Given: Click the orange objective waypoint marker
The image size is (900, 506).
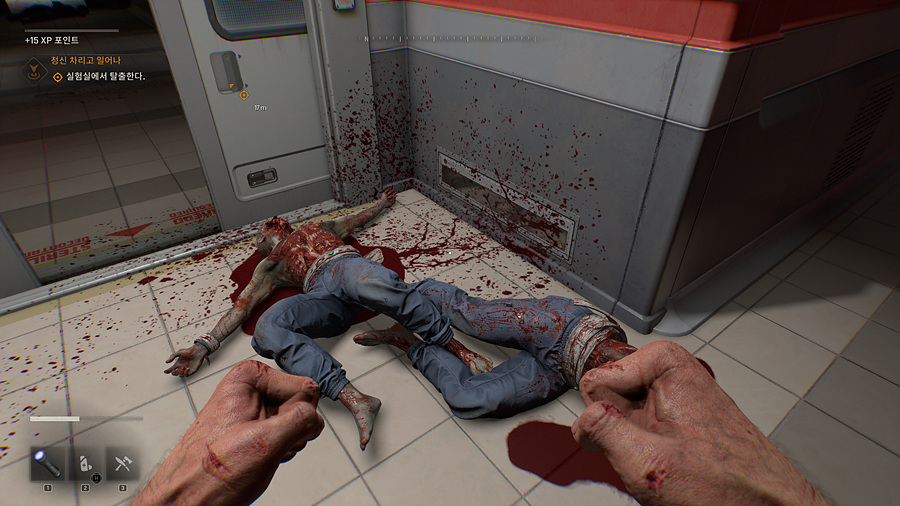Looking at the screenshot, I should coord(244,95).
